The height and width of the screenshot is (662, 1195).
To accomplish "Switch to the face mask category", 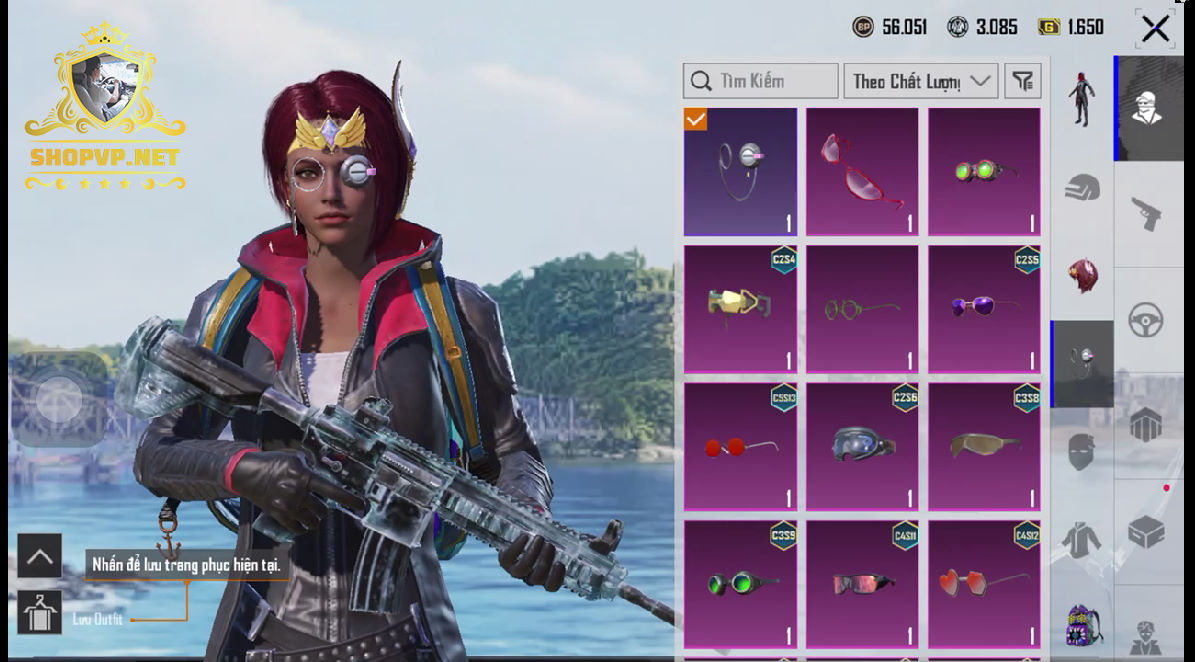I will [1082, 452].
